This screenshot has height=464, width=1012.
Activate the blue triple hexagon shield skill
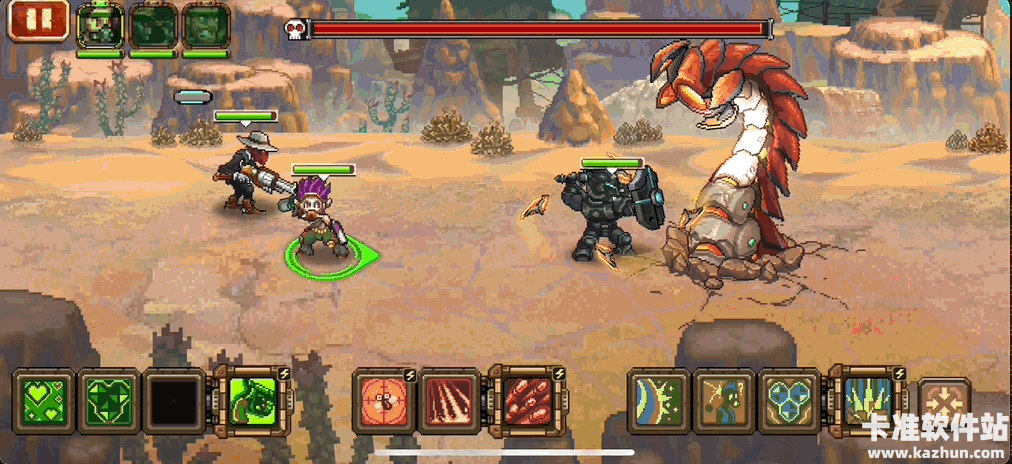pyautogui.click(x=790, y=401)
